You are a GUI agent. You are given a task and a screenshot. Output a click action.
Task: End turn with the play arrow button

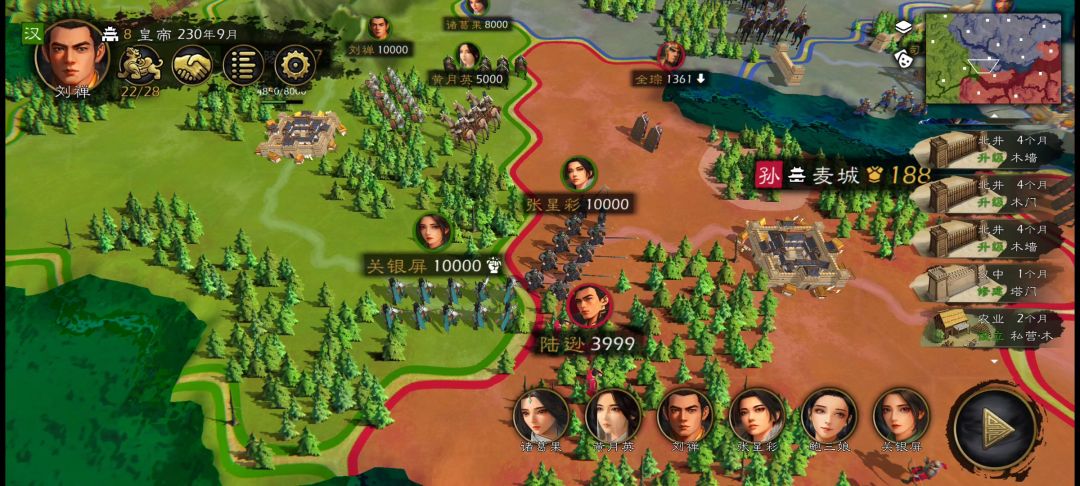[995, 429]
